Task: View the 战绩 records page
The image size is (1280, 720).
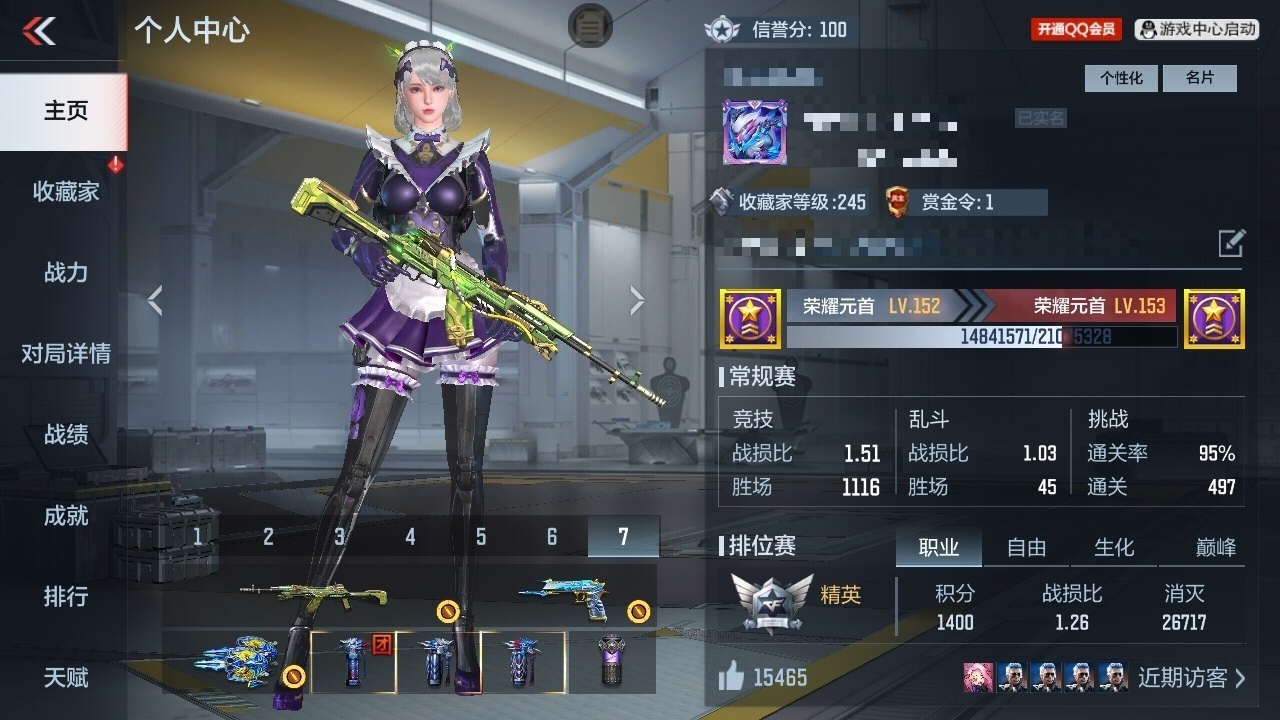Action: 65,435
